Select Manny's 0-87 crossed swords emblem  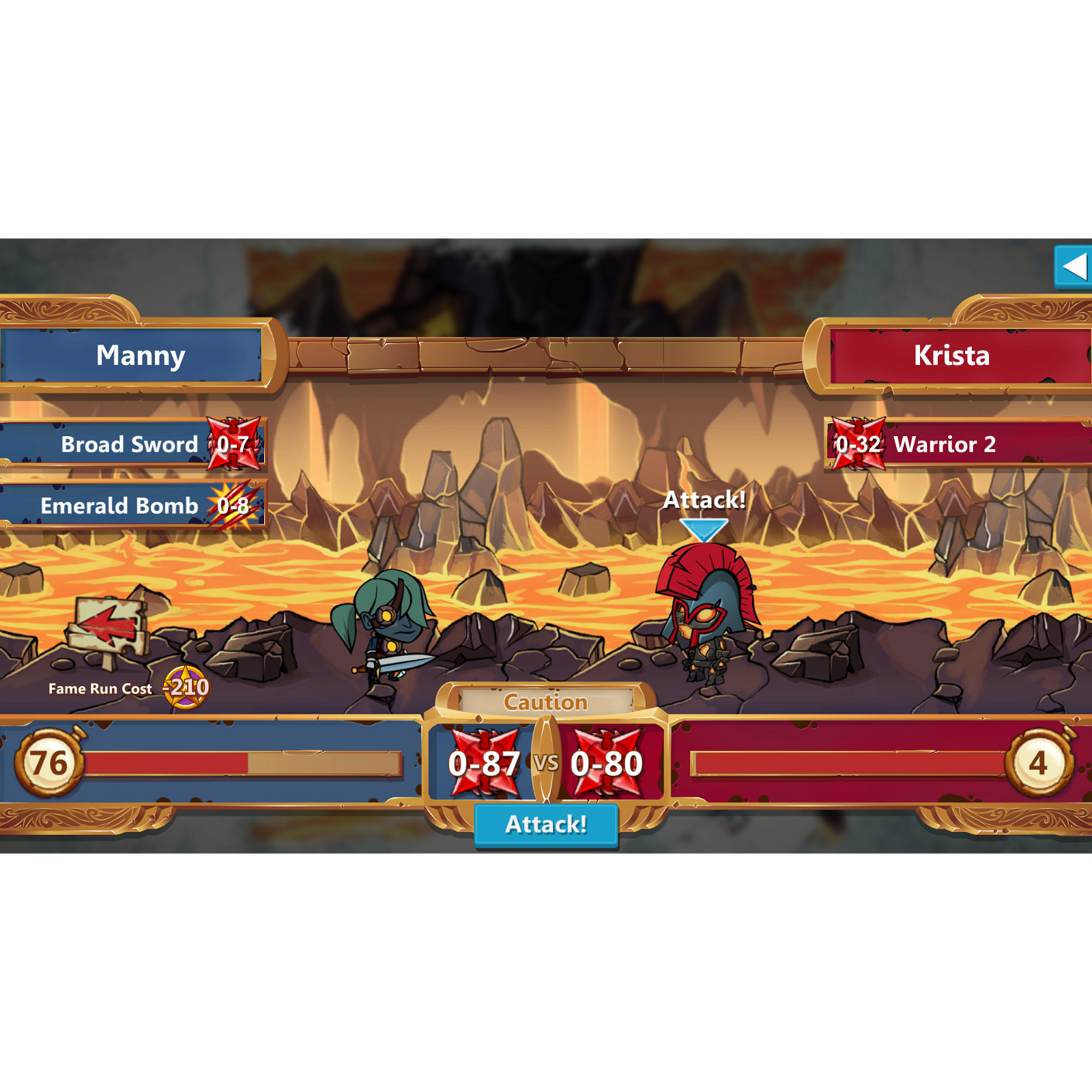(x=486, y=763)
